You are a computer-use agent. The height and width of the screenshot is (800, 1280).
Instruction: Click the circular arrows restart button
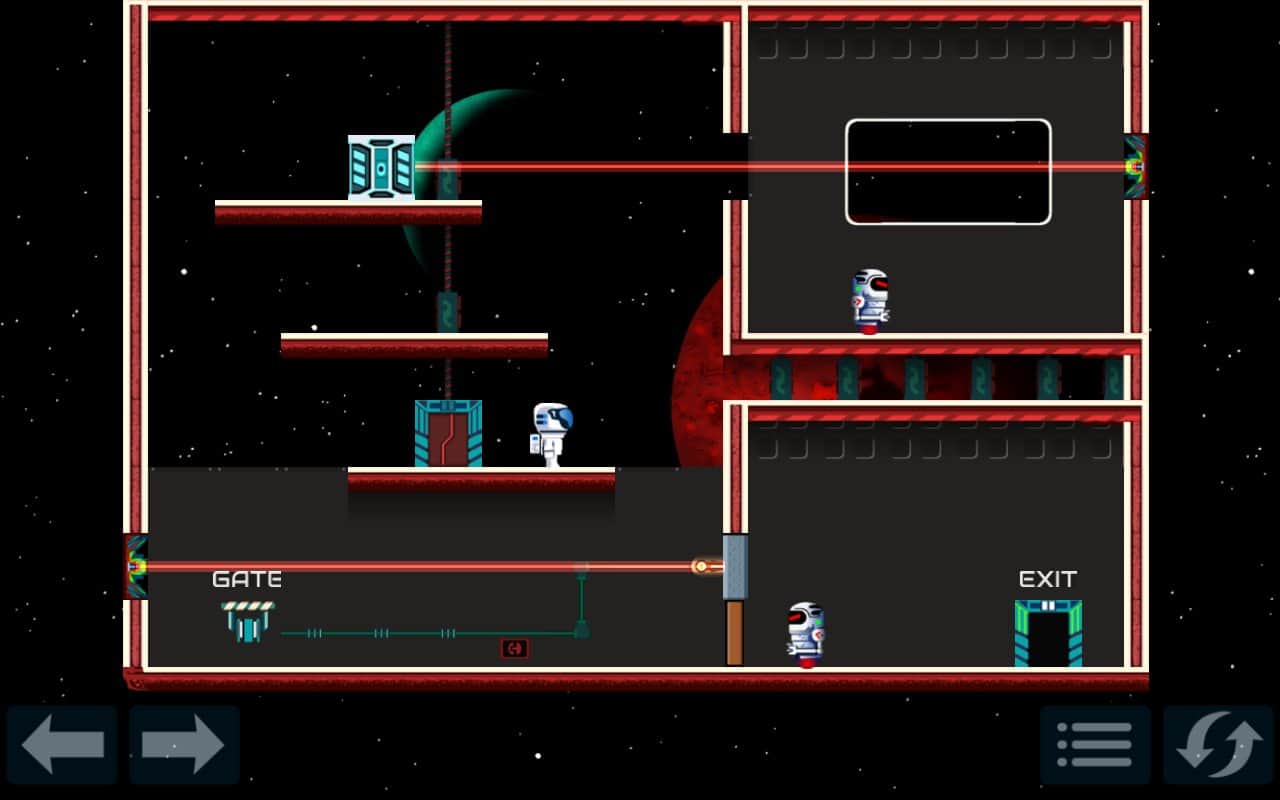coord(1218,744)
